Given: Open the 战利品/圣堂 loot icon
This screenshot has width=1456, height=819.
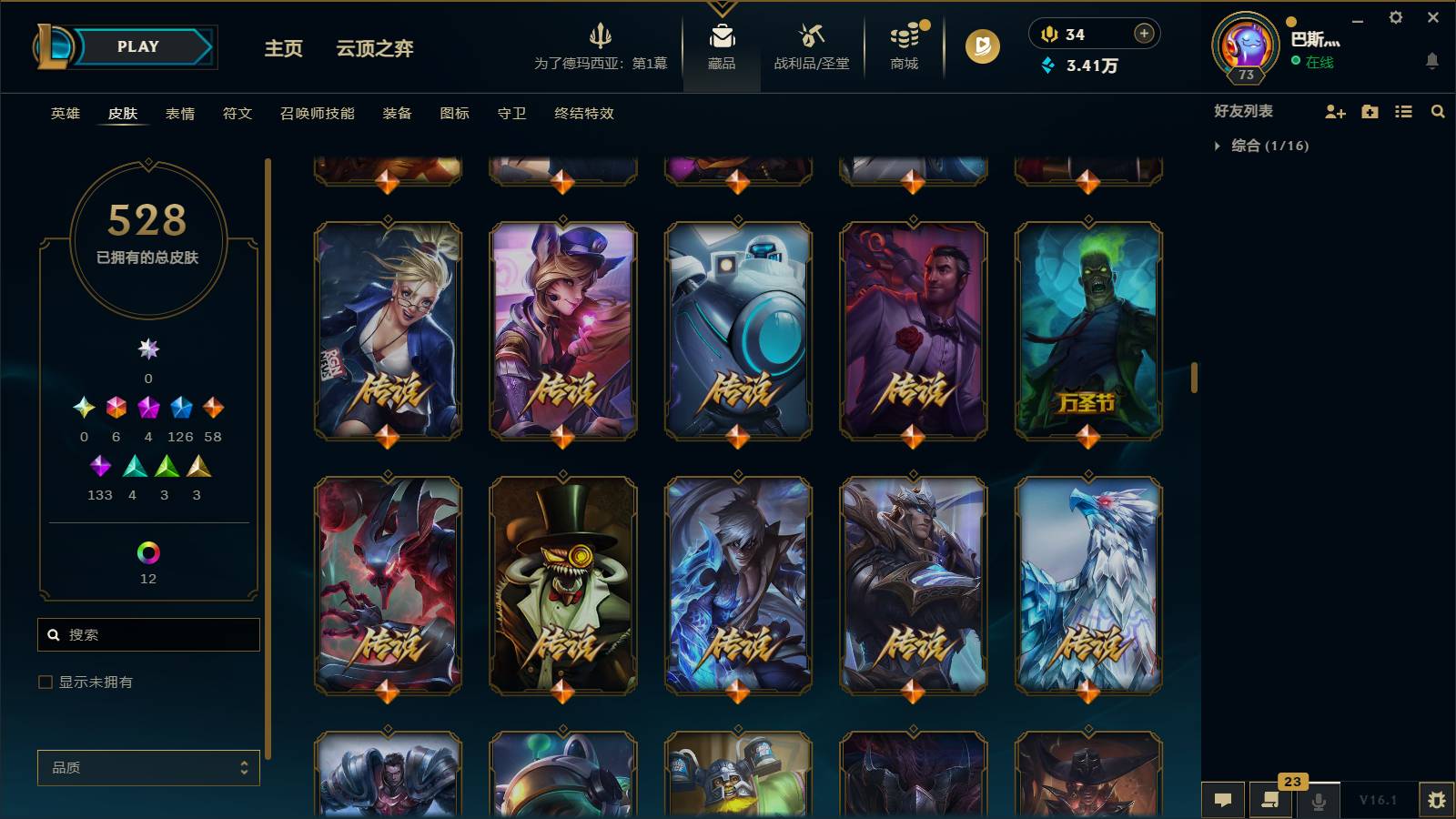Looking at the screenshot, I should [x=810, y=41].
